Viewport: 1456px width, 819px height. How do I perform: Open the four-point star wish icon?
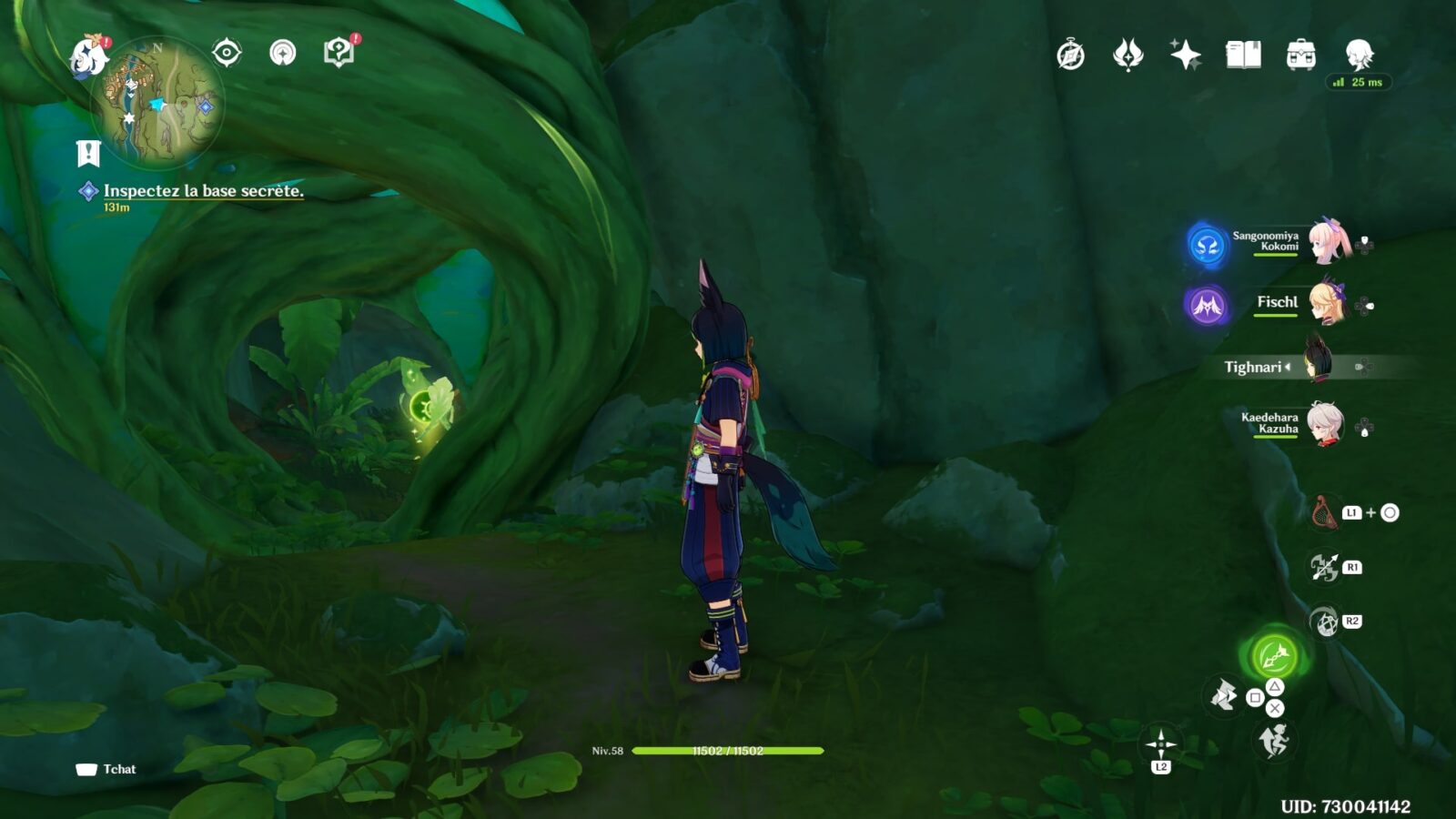[x=1185, y=56]
